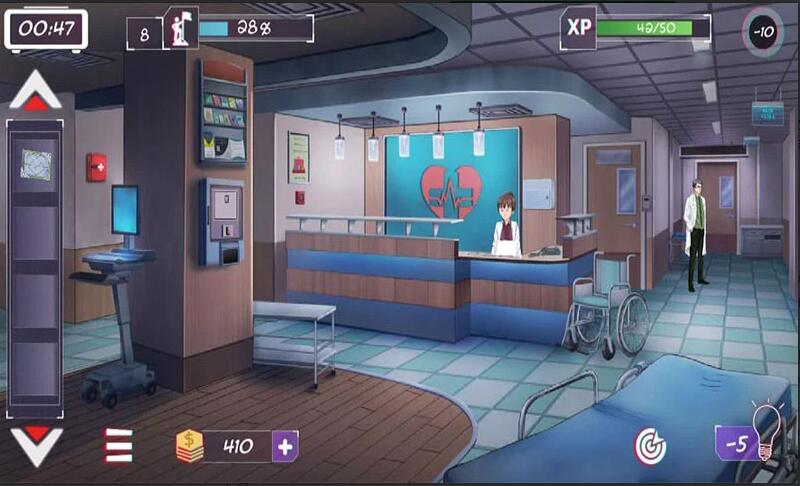Open the target objectives icon
800x486 pixels.
(650, 446)
